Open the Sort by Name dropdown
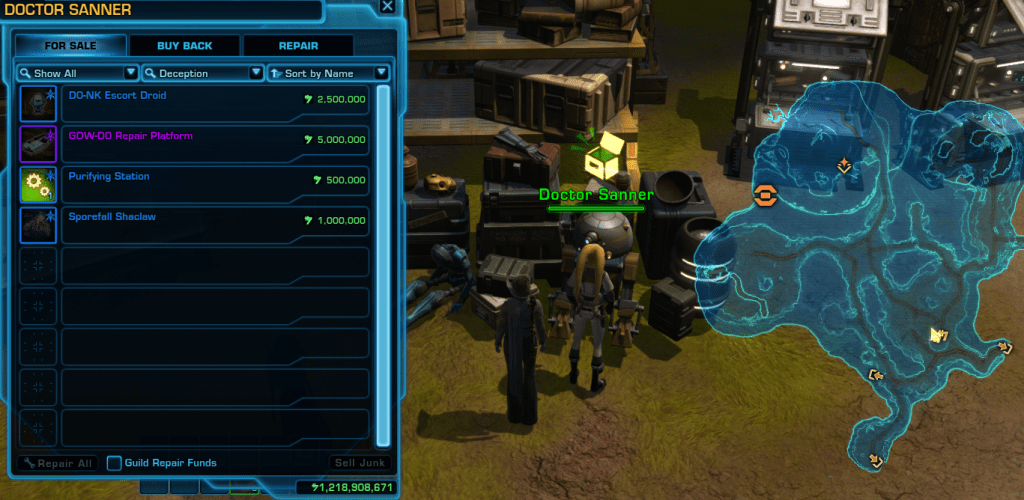 (328, 73)
